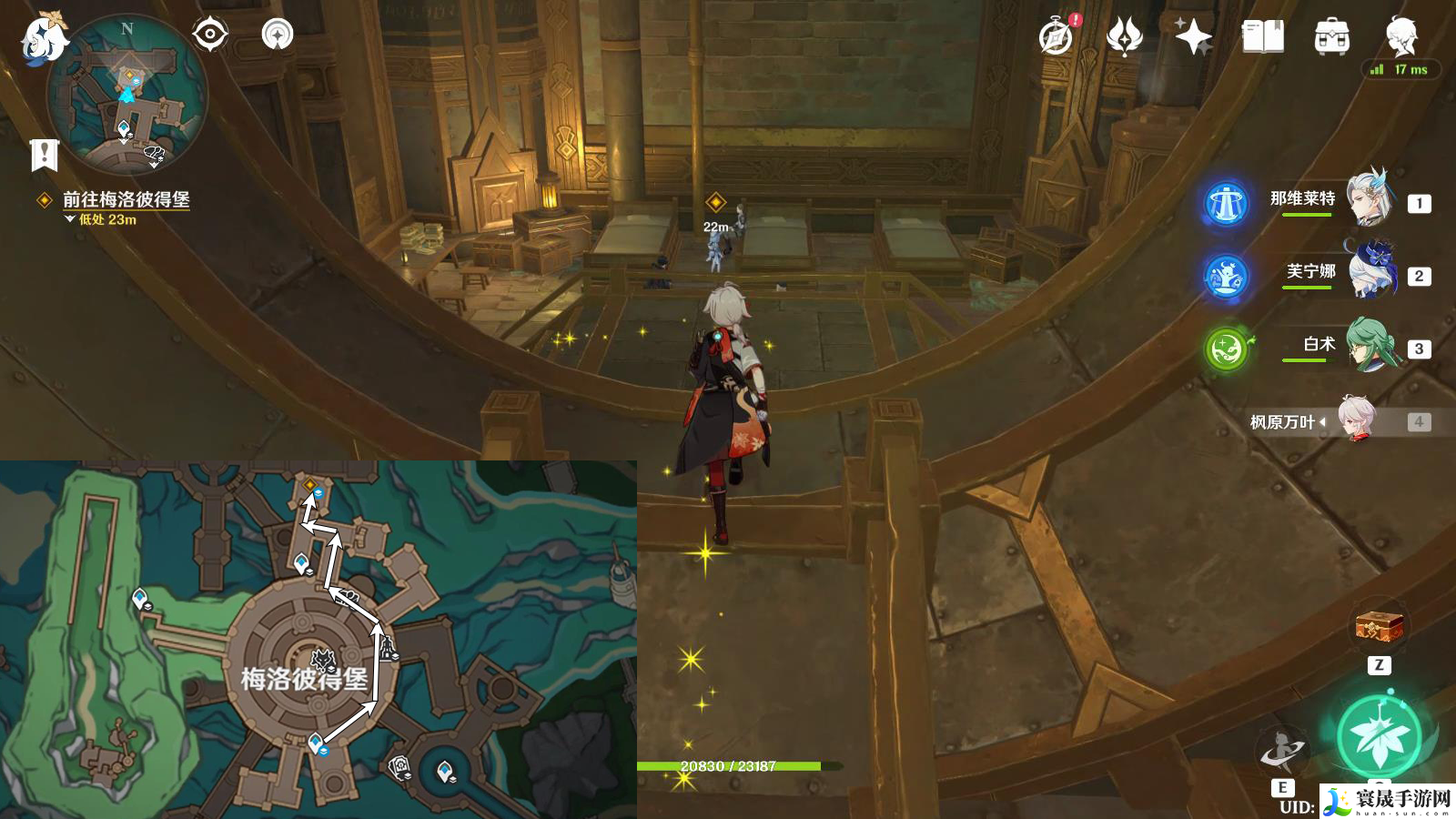The width and height of the screenshot is (1456, 819).
Task: Trigger the sprint dash icon
Action: 1281,752
